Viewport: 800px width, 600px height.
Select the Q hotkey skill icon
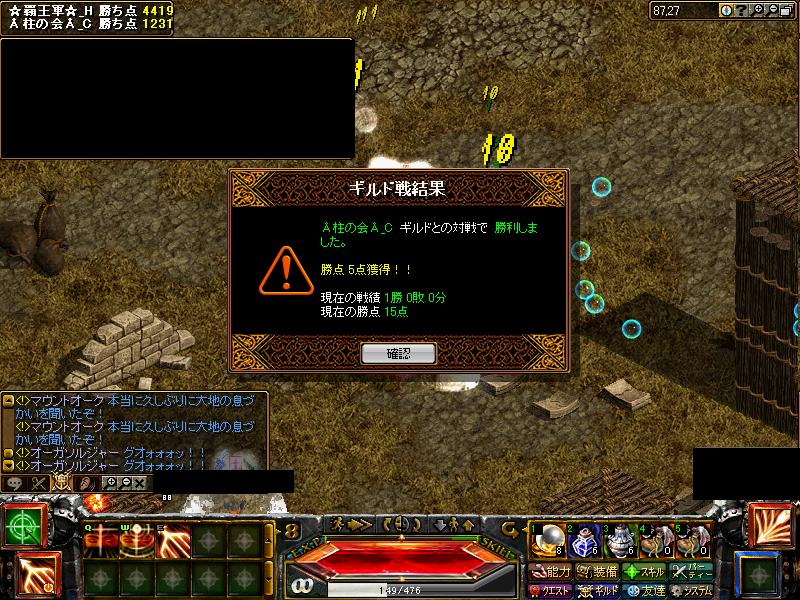pos(101,541)
